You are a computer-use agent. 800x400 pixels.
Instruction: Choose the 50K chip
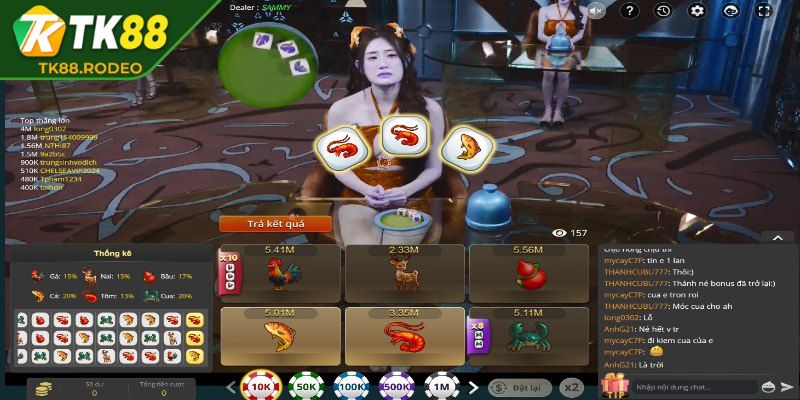(305, 387)
